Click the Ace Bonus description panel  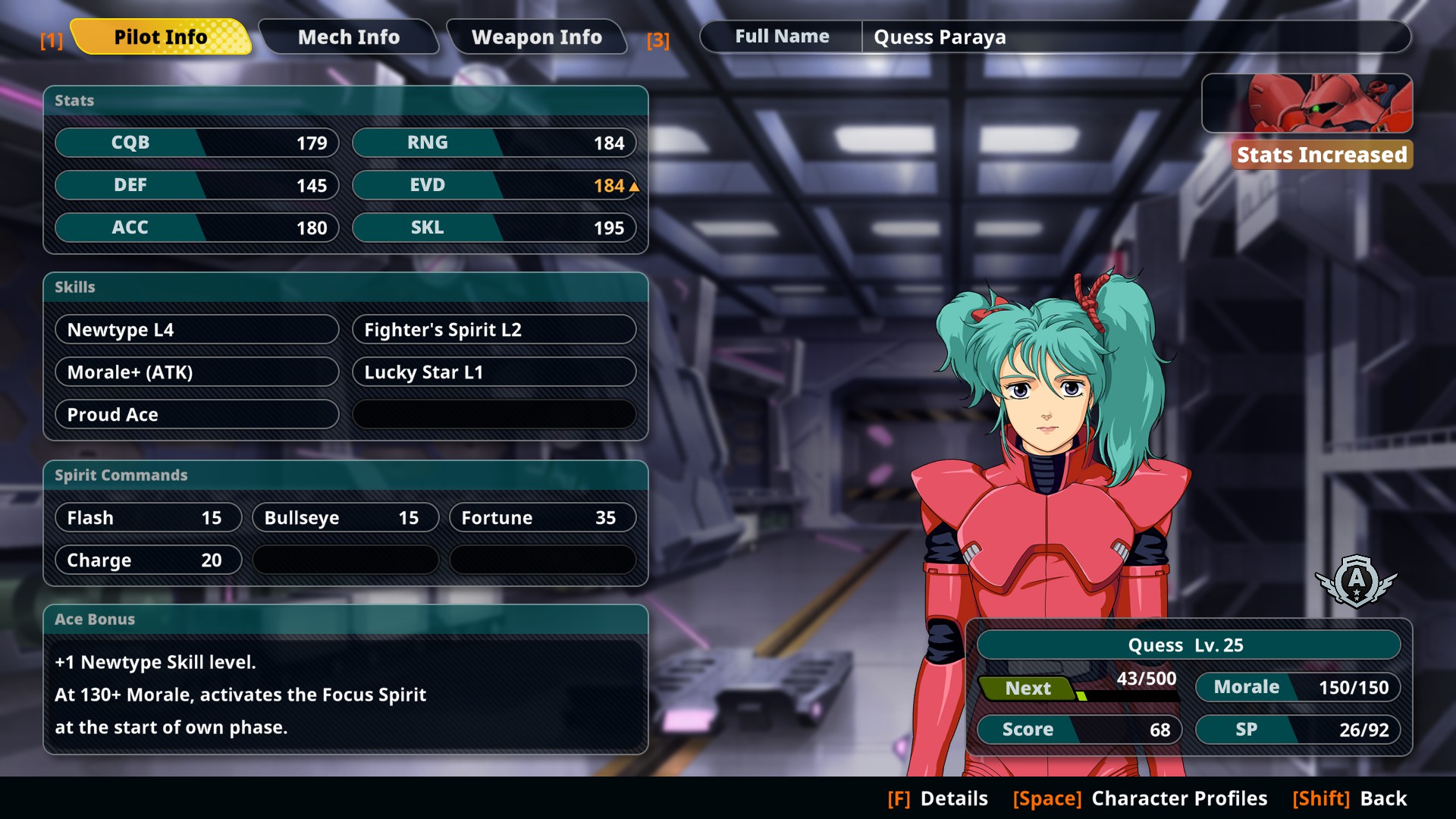pyautogui.click(x=345, y=694)
